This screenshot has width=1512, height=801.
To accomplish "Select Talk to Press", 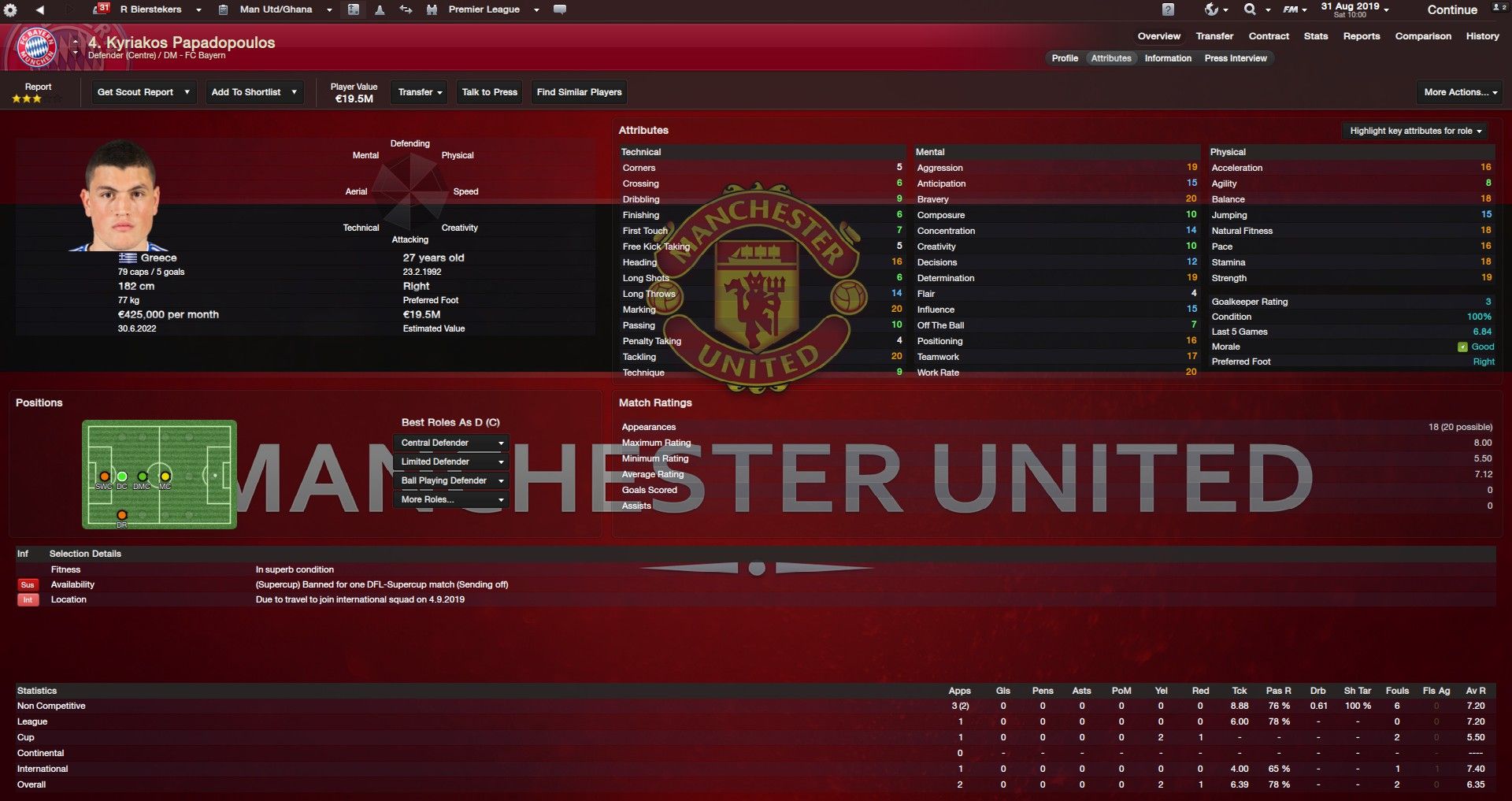I will pyautogui.click(x=489, y=92).
